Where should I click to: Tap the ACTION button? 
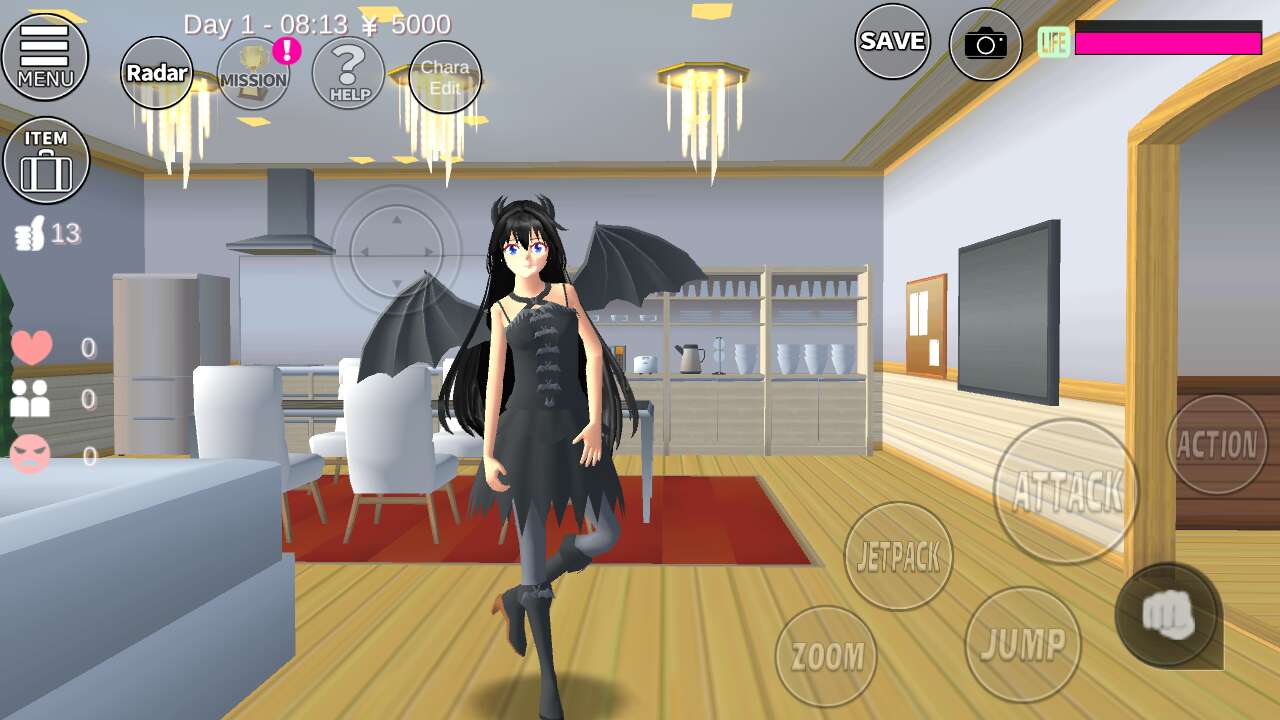1217,444
